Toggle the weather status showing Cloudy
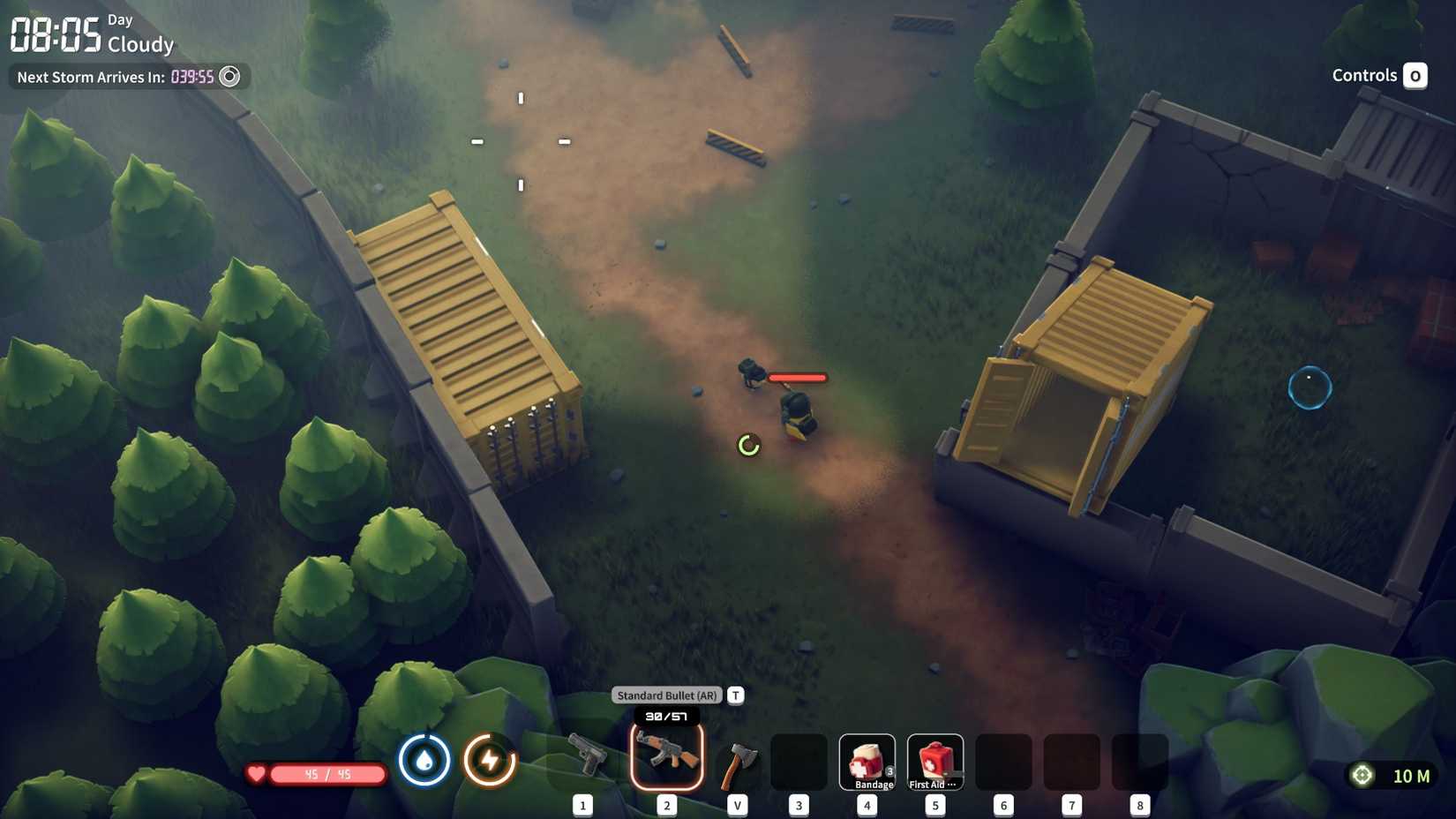Screen dimensions: 1456x819 point(141,45)
